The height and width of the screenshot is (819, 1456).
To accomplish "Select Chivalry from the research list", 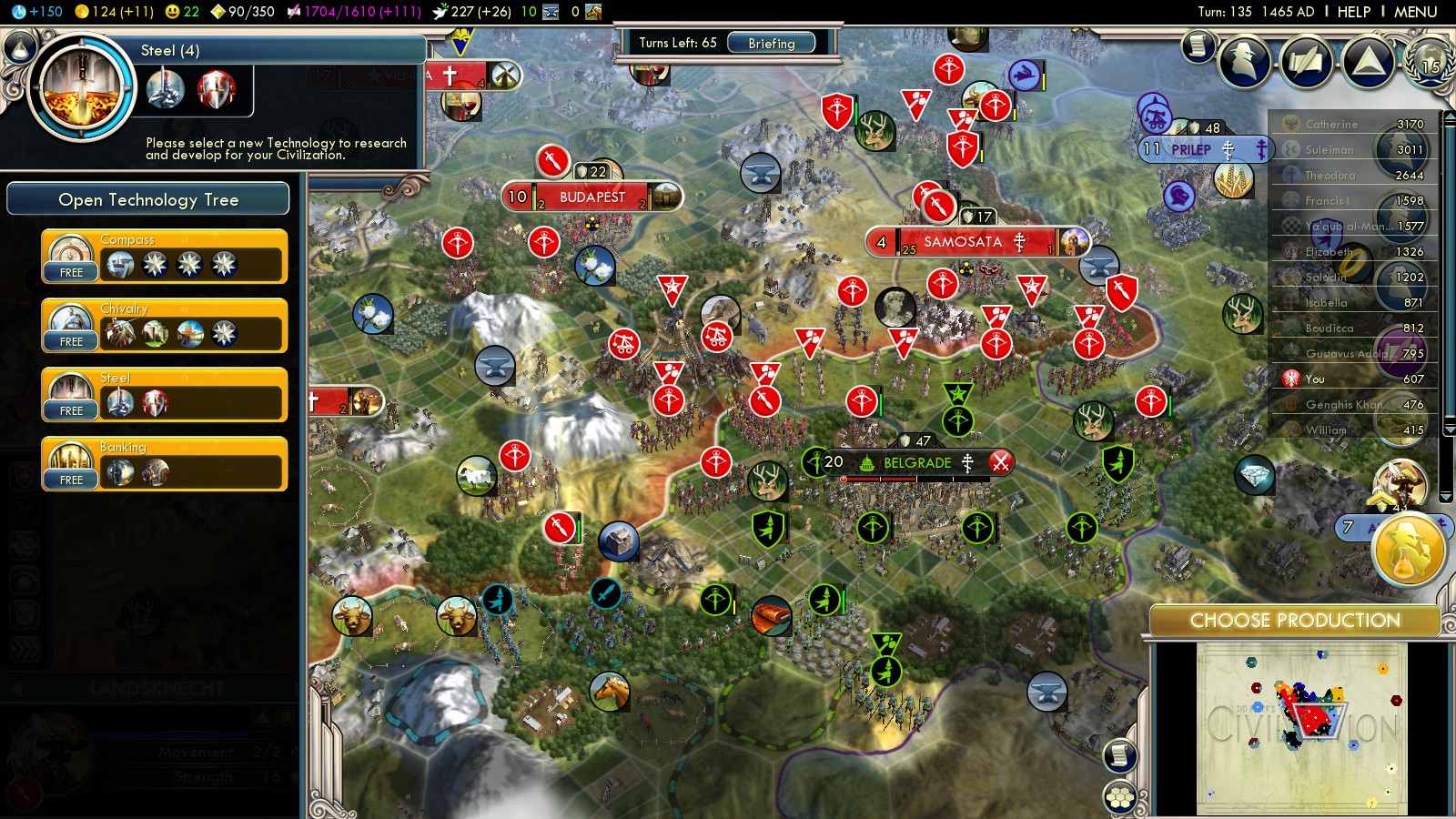I will pyautogui.click(x=165, y=327).
